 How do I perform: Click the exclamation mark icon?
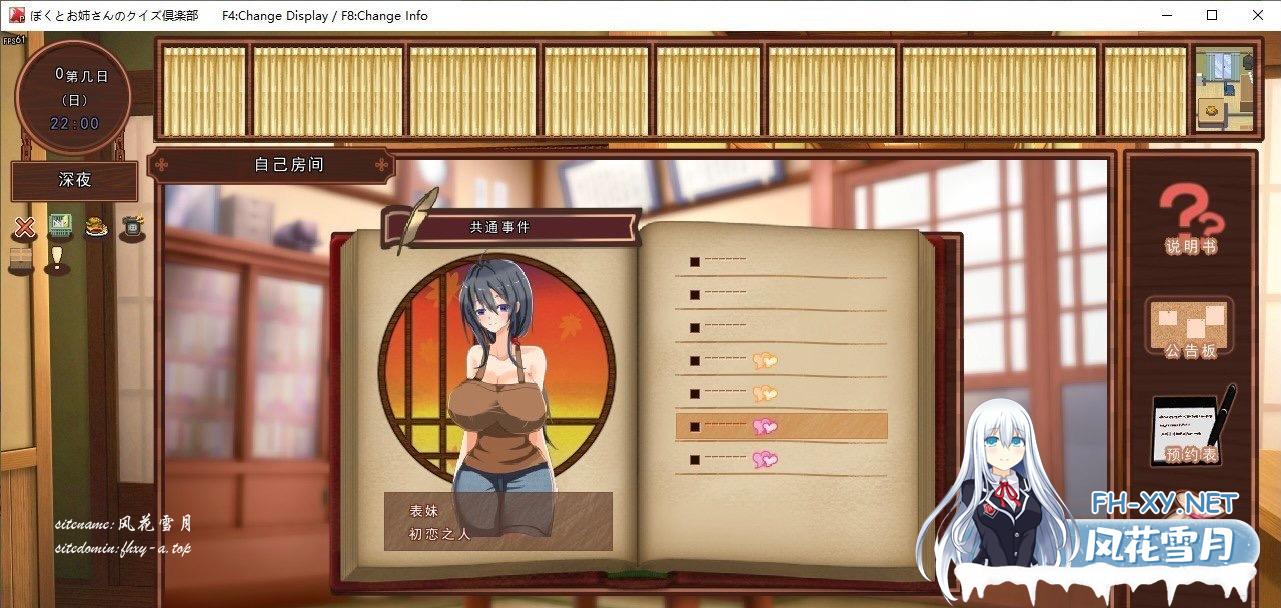(x=56, y=259)
